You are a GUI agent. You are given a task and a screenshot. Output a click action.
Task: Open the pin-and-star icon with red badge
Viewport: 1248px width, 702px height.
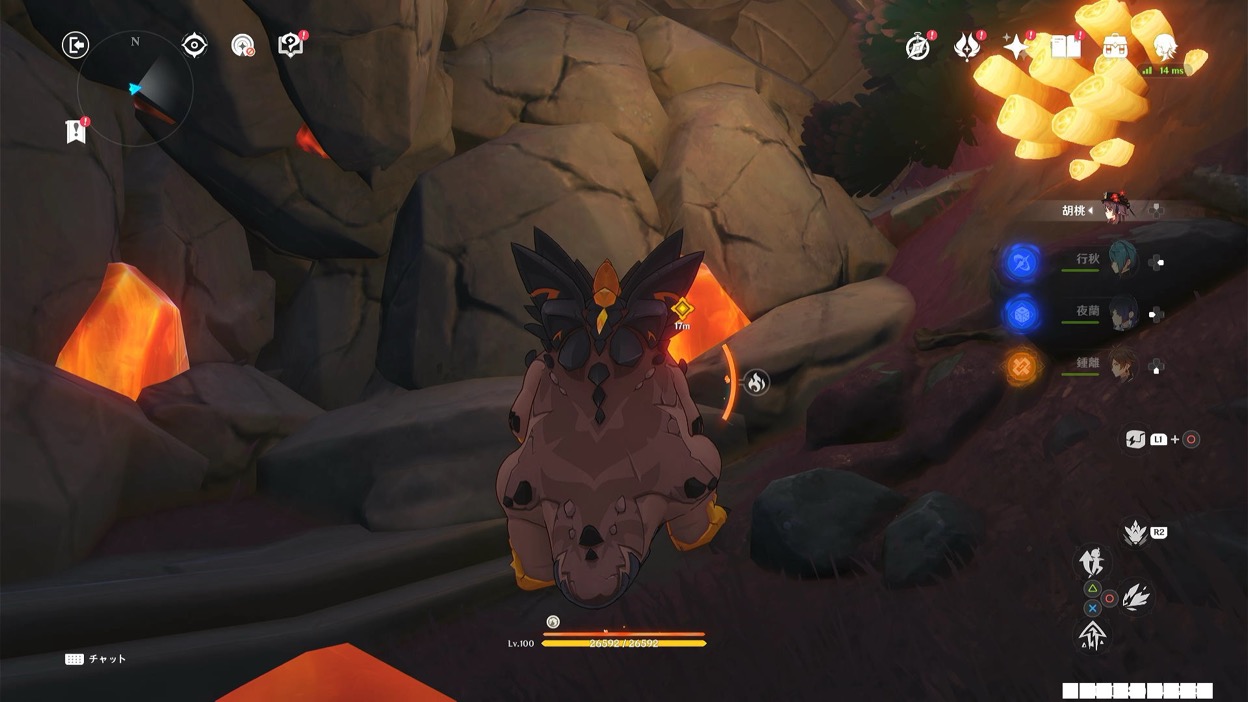coord(242,45)
